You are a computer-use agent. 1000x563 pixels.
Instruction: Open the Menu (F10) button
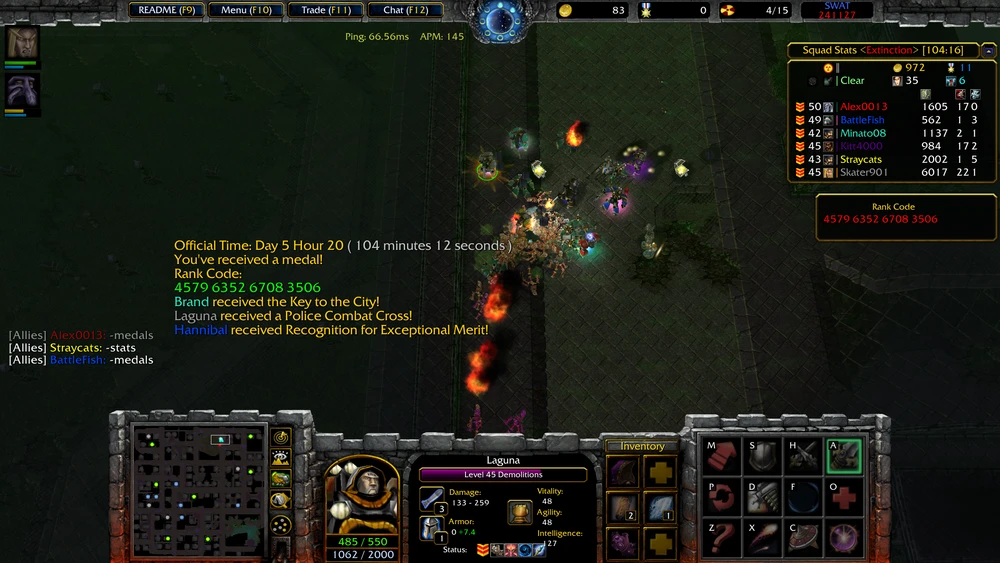tap(246, 10)
